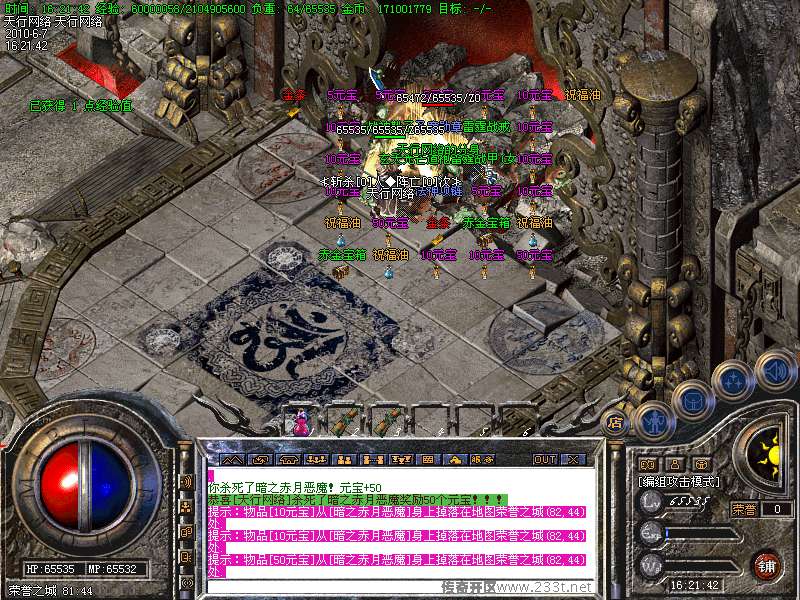Click the red 铺 stall button

pos(767,565)
